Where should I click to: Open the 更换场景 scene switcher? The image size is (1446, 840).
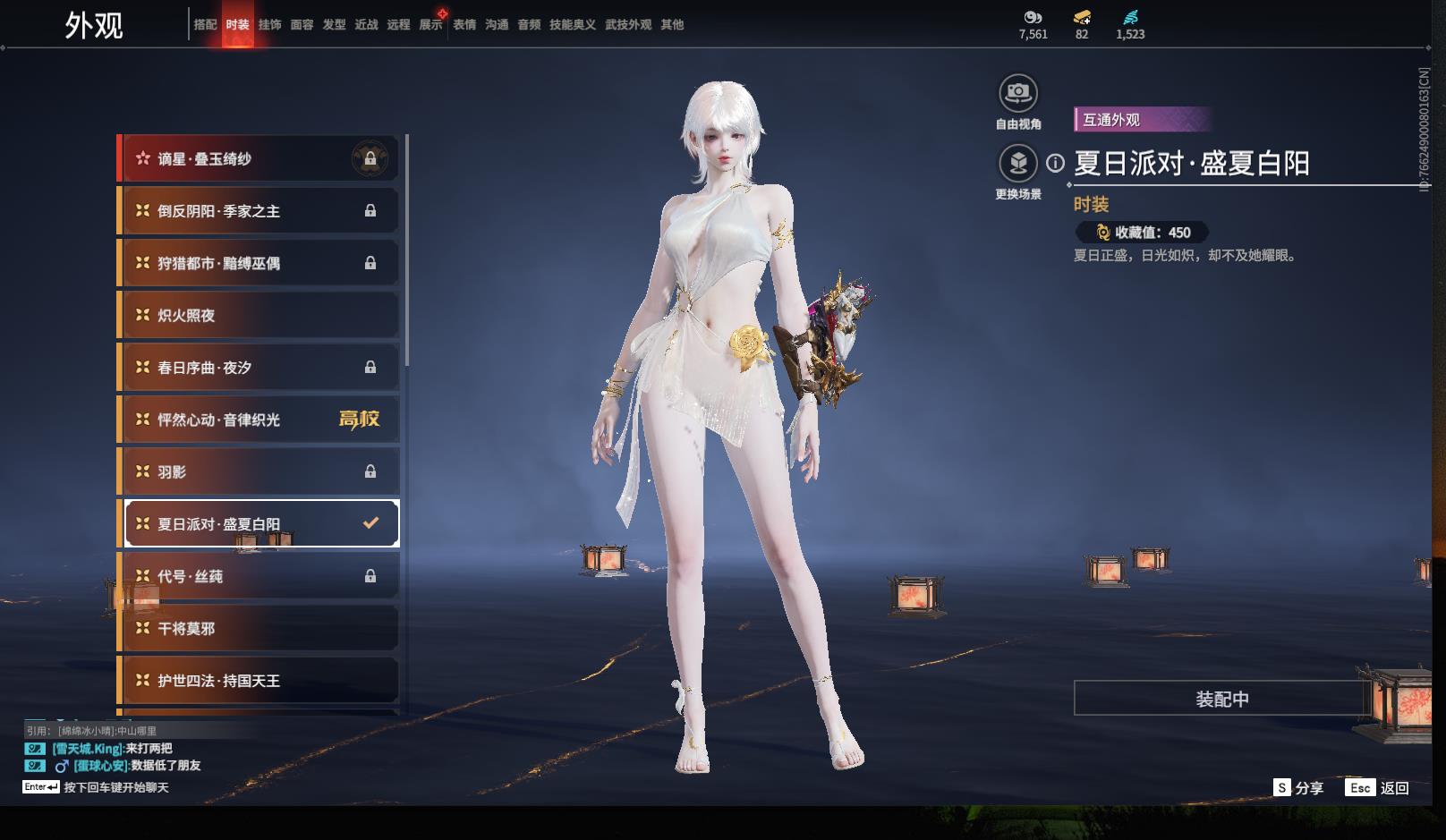click(1018, 164)
